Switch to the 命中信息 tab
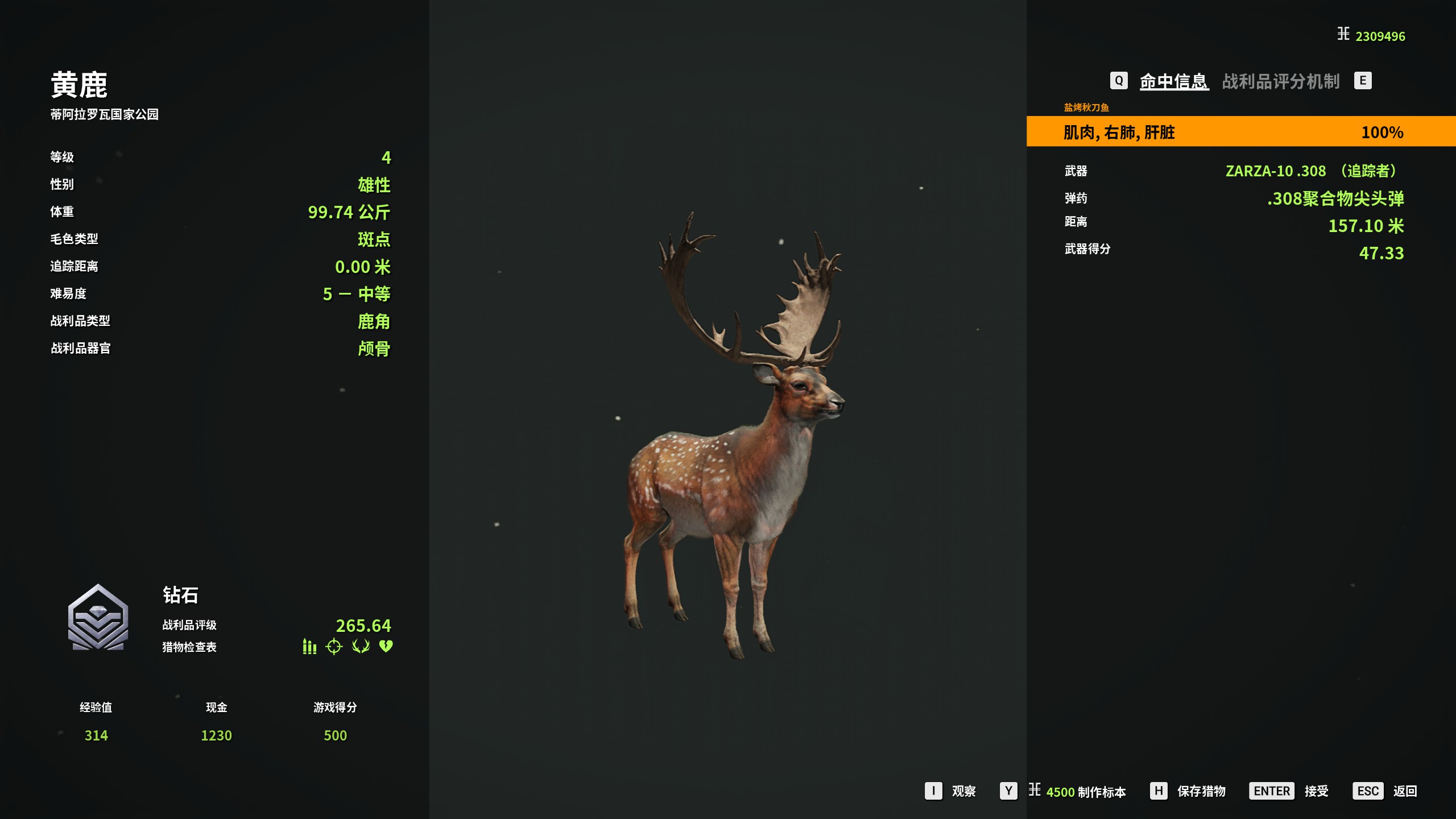 coord(1173,81)
